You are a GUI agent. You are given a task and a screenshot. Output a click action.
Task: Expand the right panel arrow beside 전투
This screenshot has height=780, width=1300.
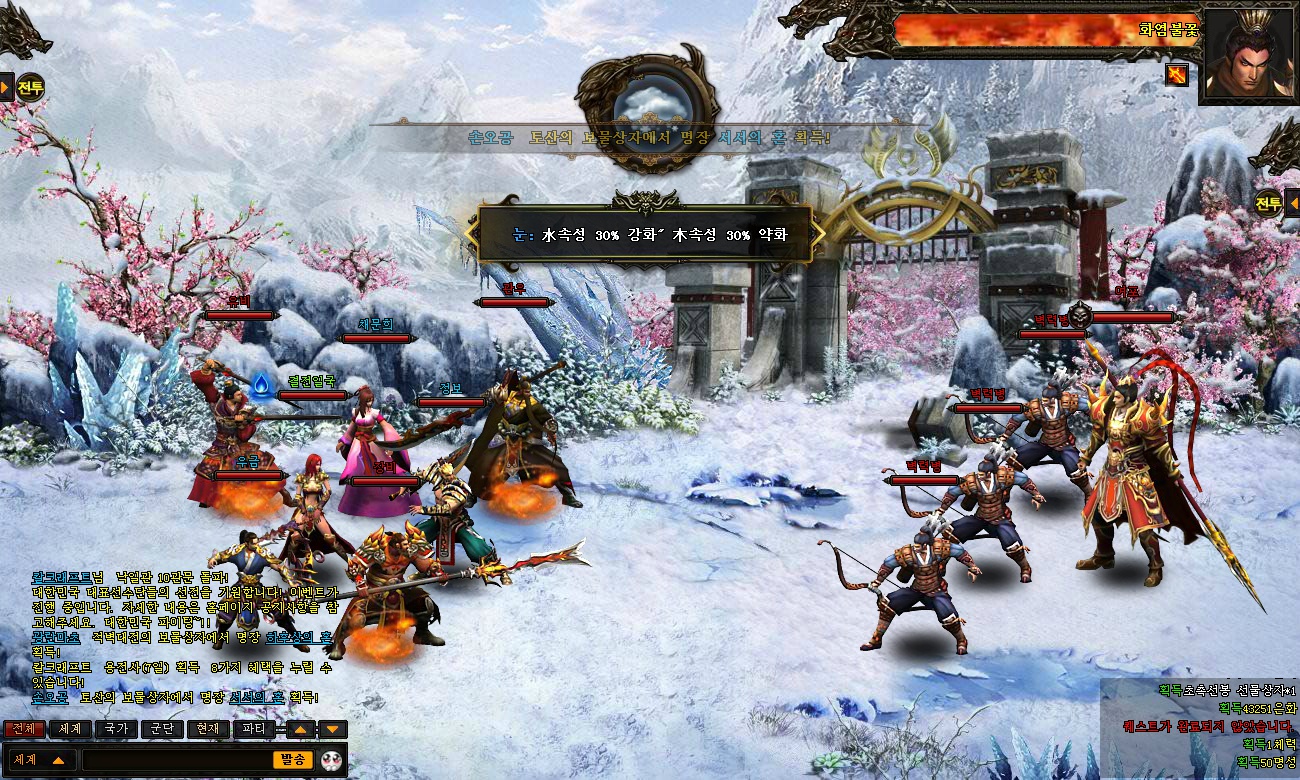click(x=1292, y=203)
